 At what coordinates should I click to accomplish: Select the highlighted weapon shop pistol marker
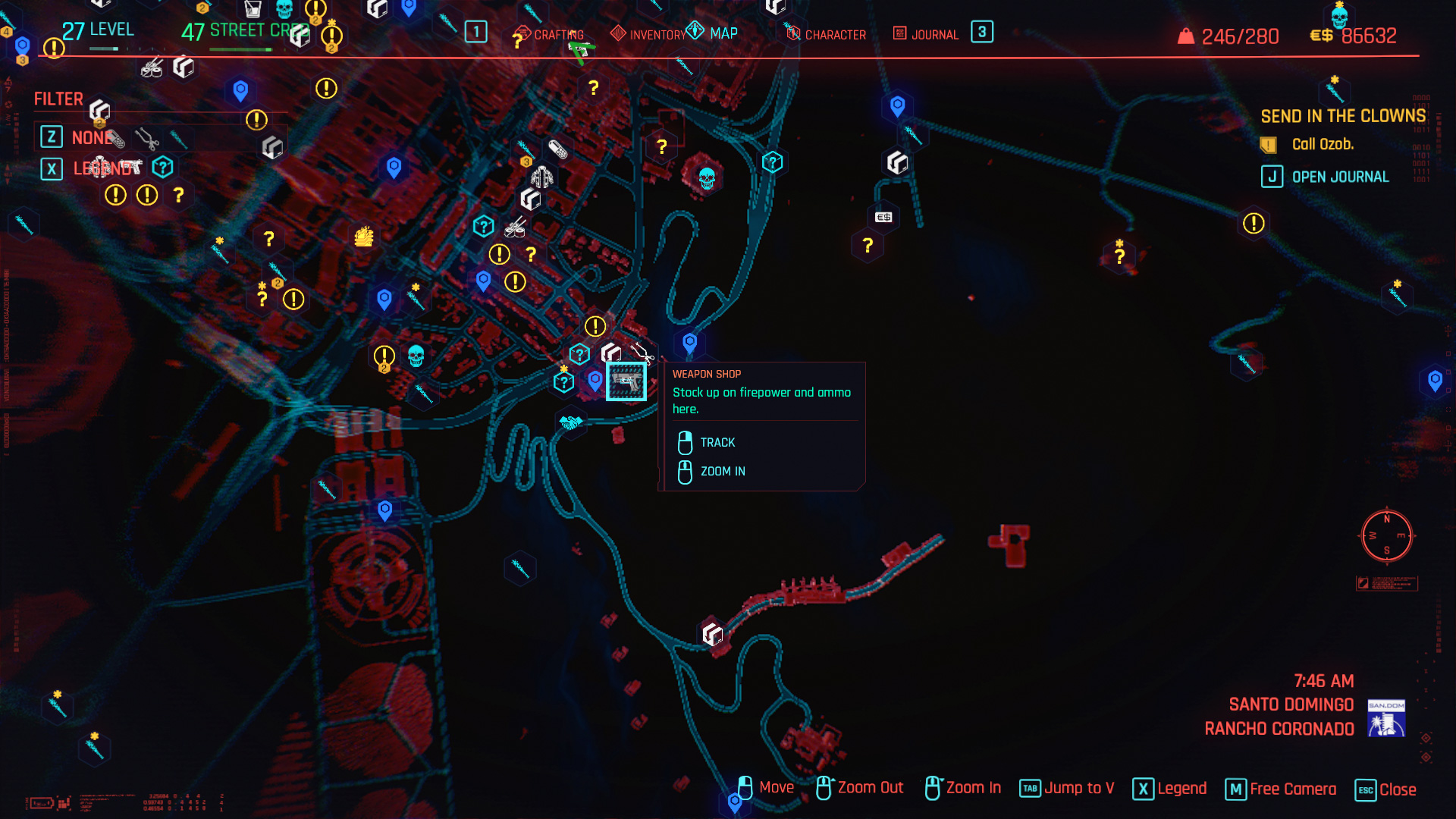pyautogui.click(x=626, y=381)
